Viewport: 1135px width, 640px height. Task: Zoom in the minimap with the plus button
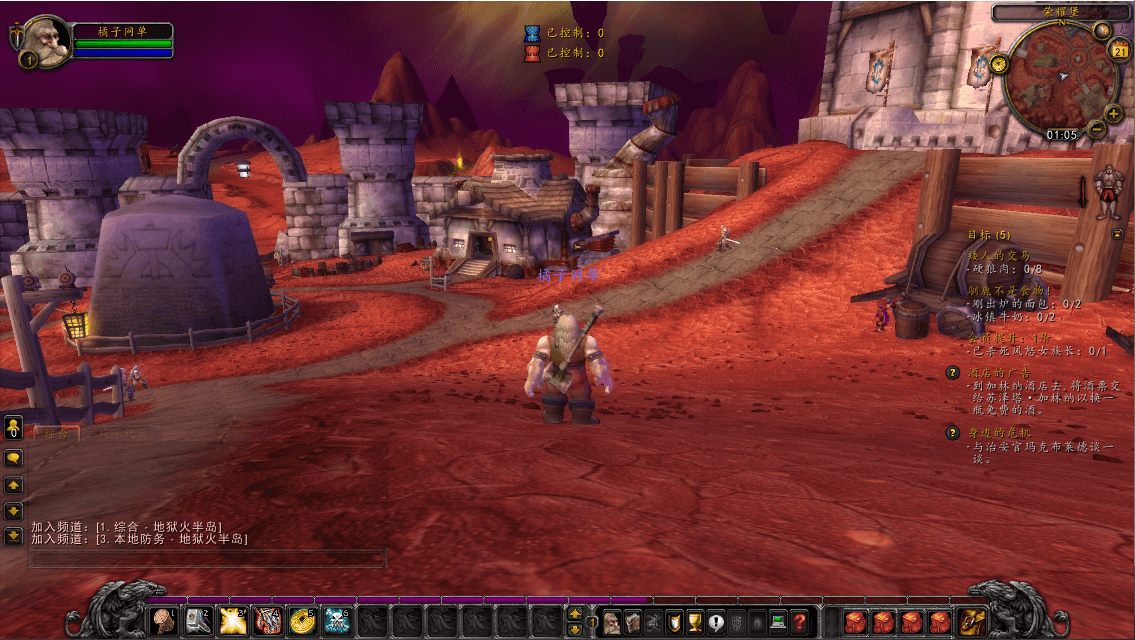click(x=1113, y=113)
